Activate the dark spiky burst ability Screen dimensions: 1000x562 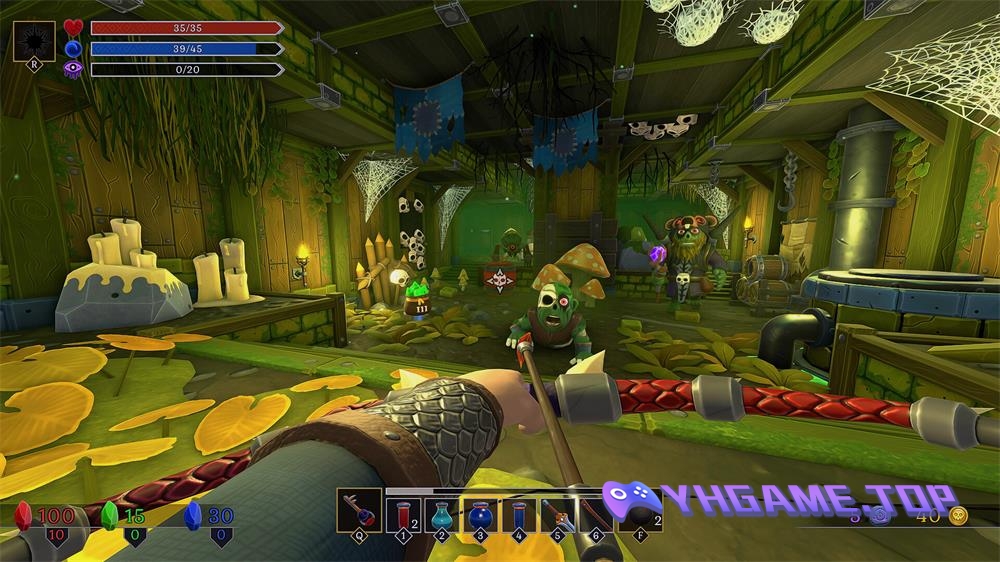coord(34,43)
